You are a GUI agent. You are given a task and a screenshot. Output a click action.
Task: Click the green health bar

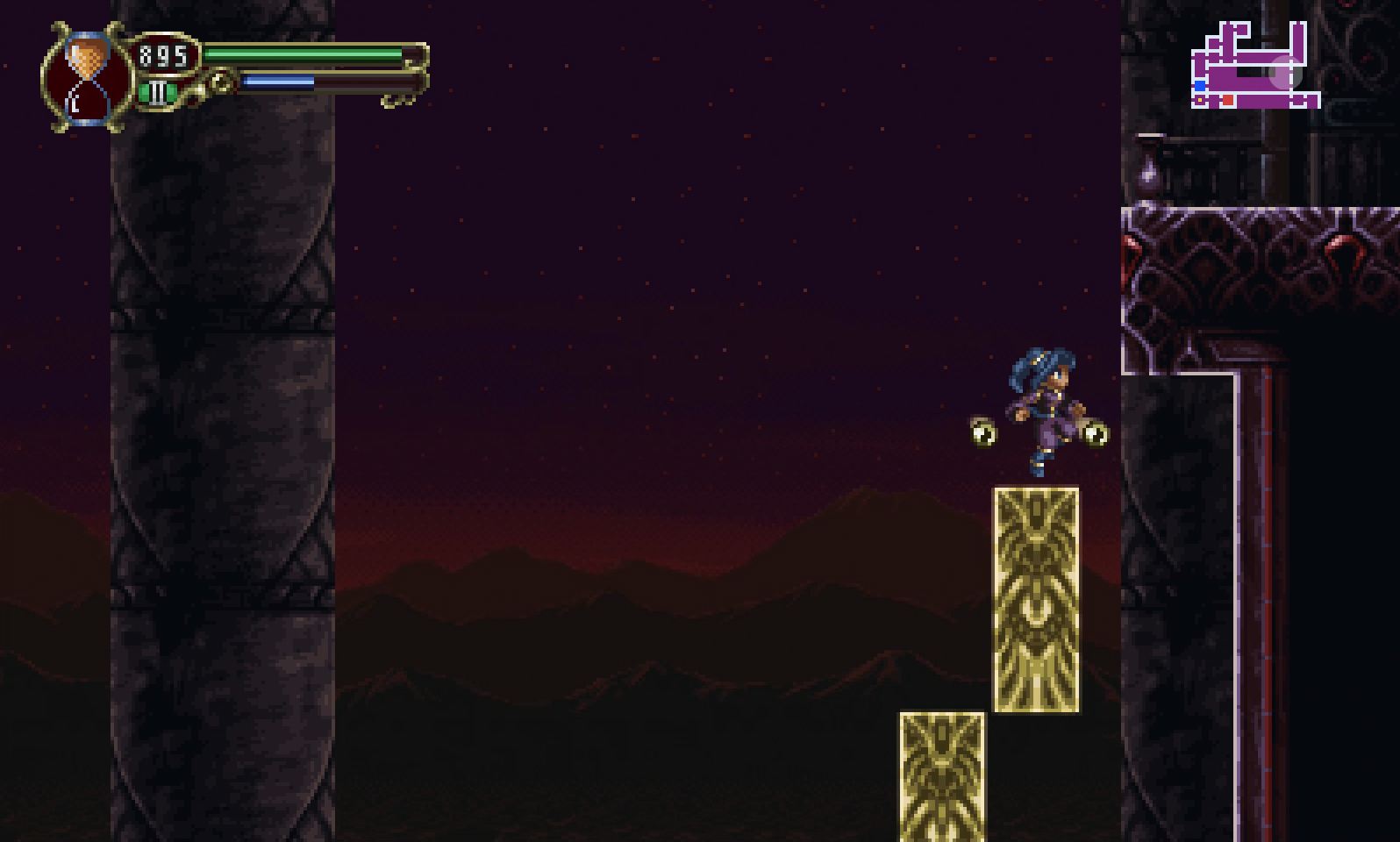(303, 54)
